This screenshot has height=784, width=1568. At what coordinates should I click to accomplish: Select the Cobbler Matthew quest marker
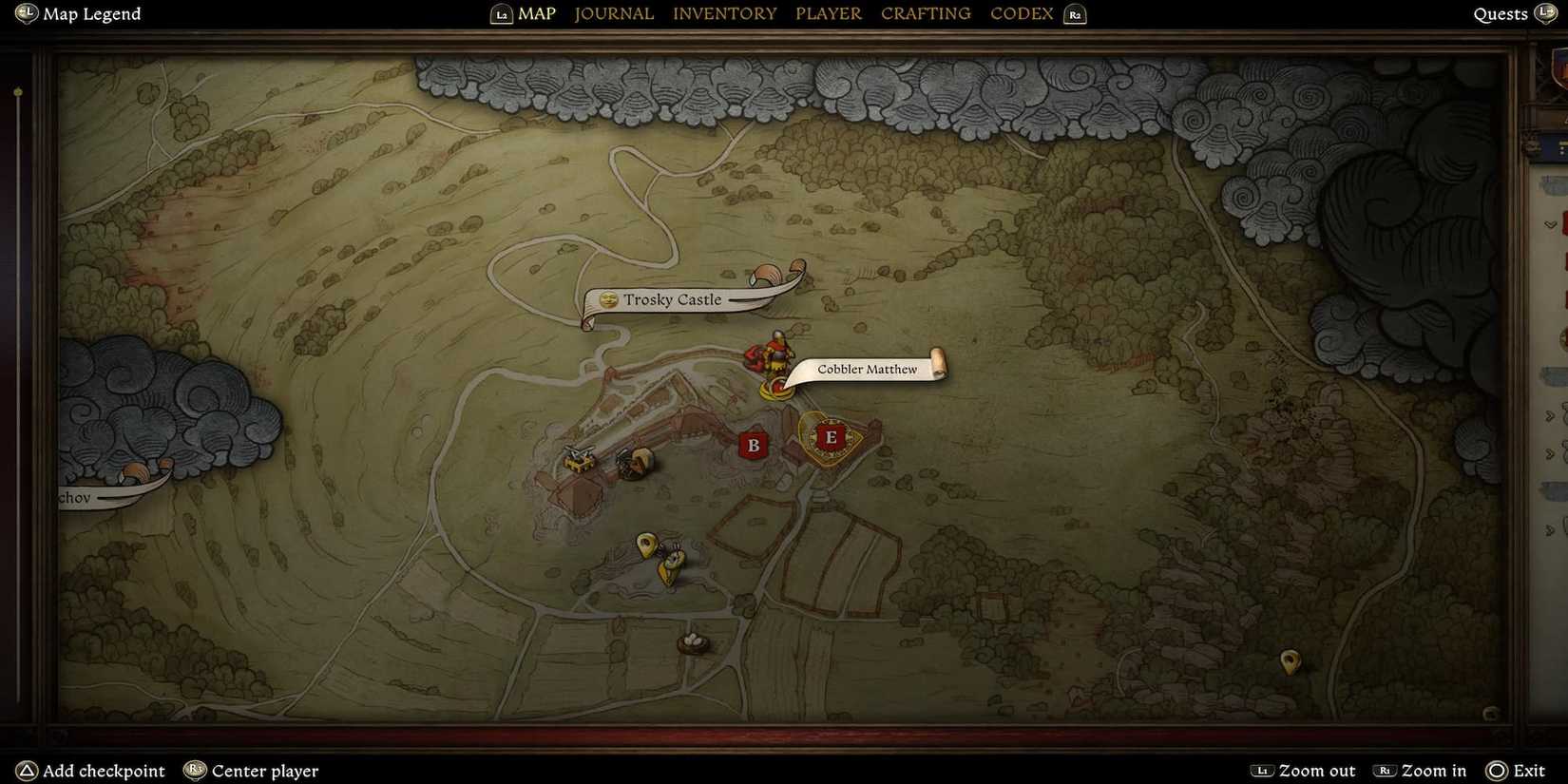tap(866, 369)
